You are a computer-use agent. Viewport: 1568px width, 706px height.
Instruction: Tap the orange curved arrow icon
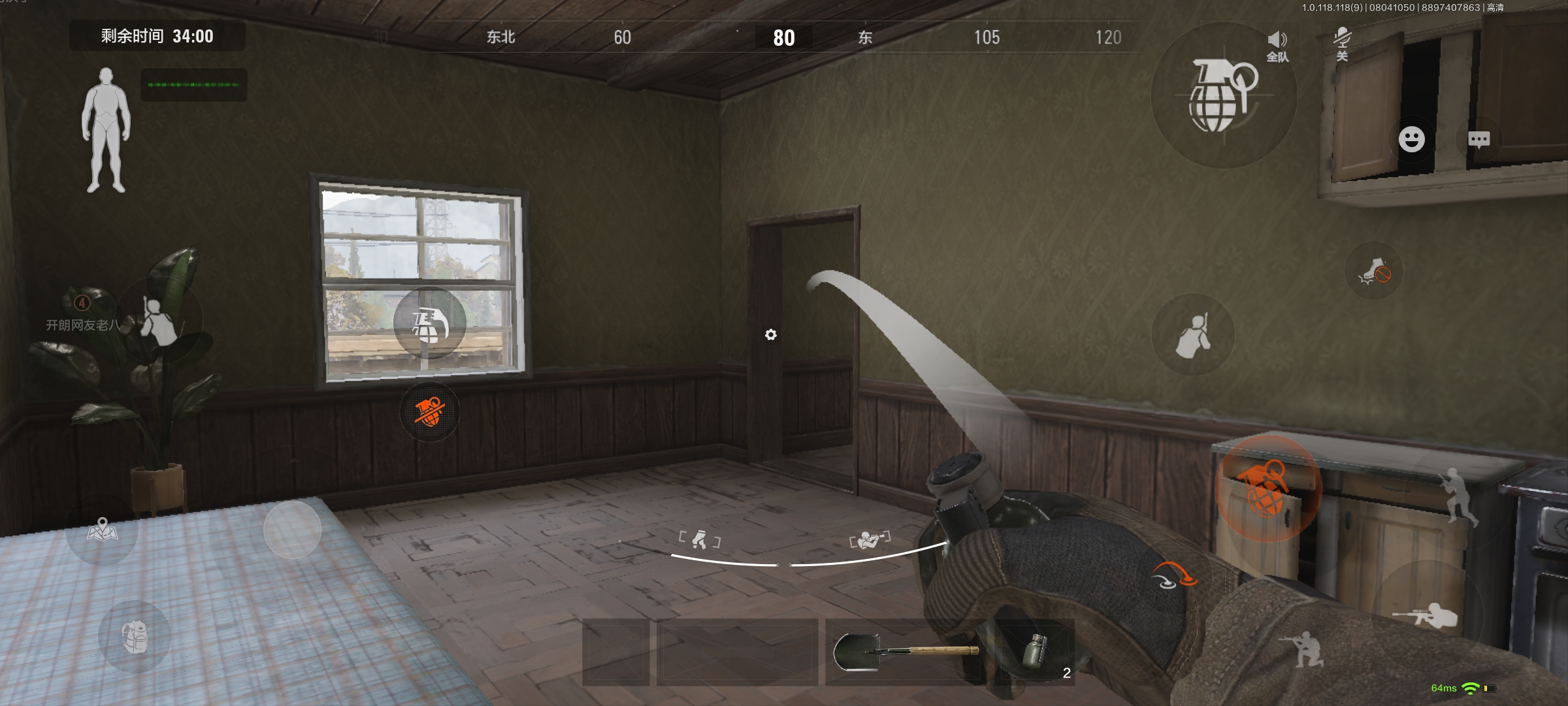(1173, 575)
